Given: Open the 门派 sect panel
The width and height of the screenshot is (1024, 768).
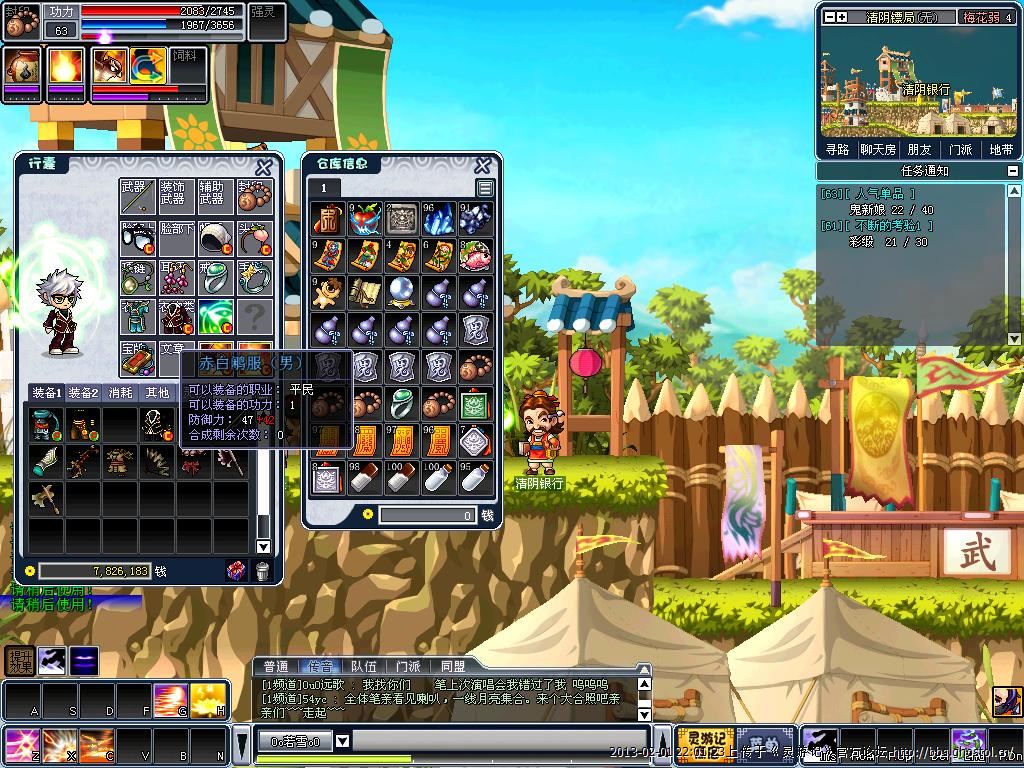Looking at the screenshot, I should pos(960,149).
